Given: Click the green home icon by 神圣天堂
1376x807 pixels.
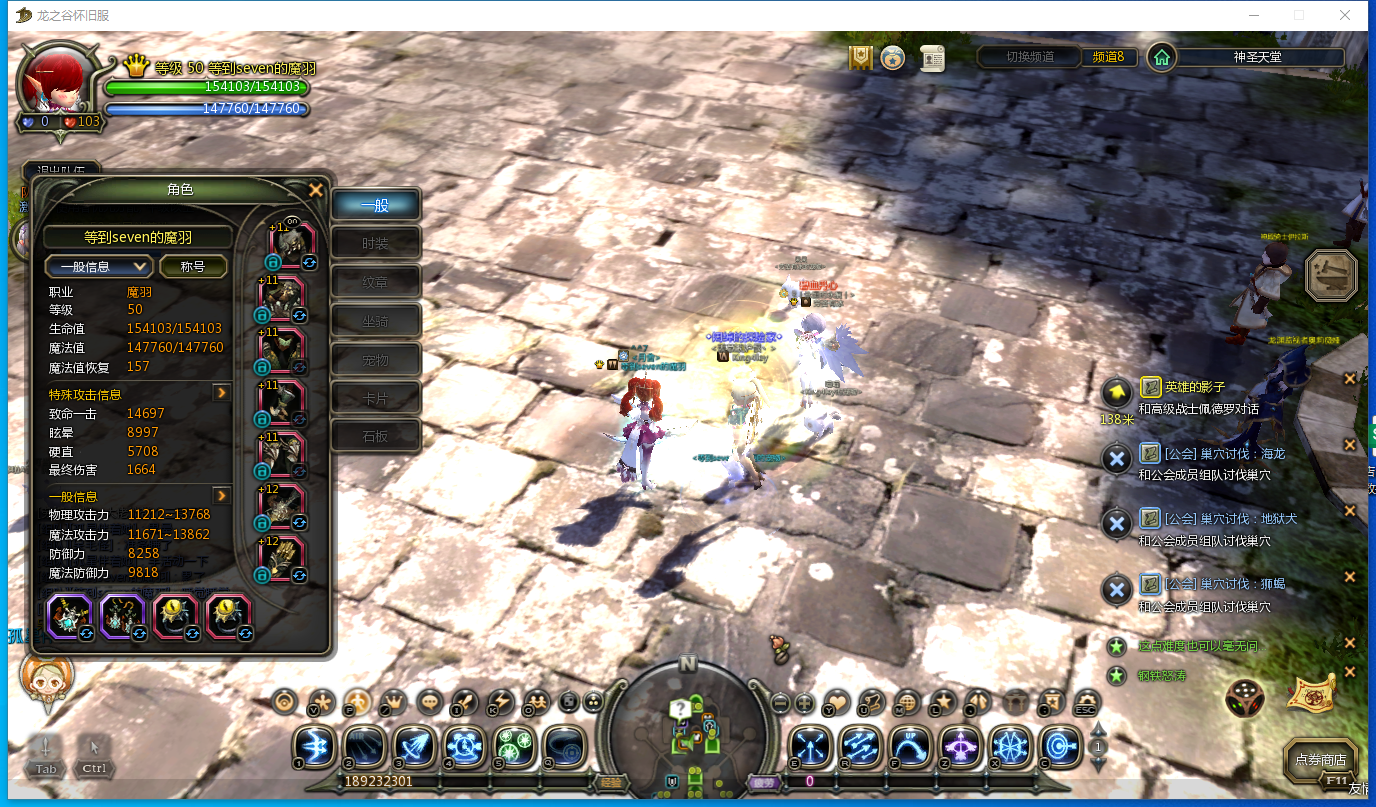Looking at the screenshot, I should [1161, 57].
